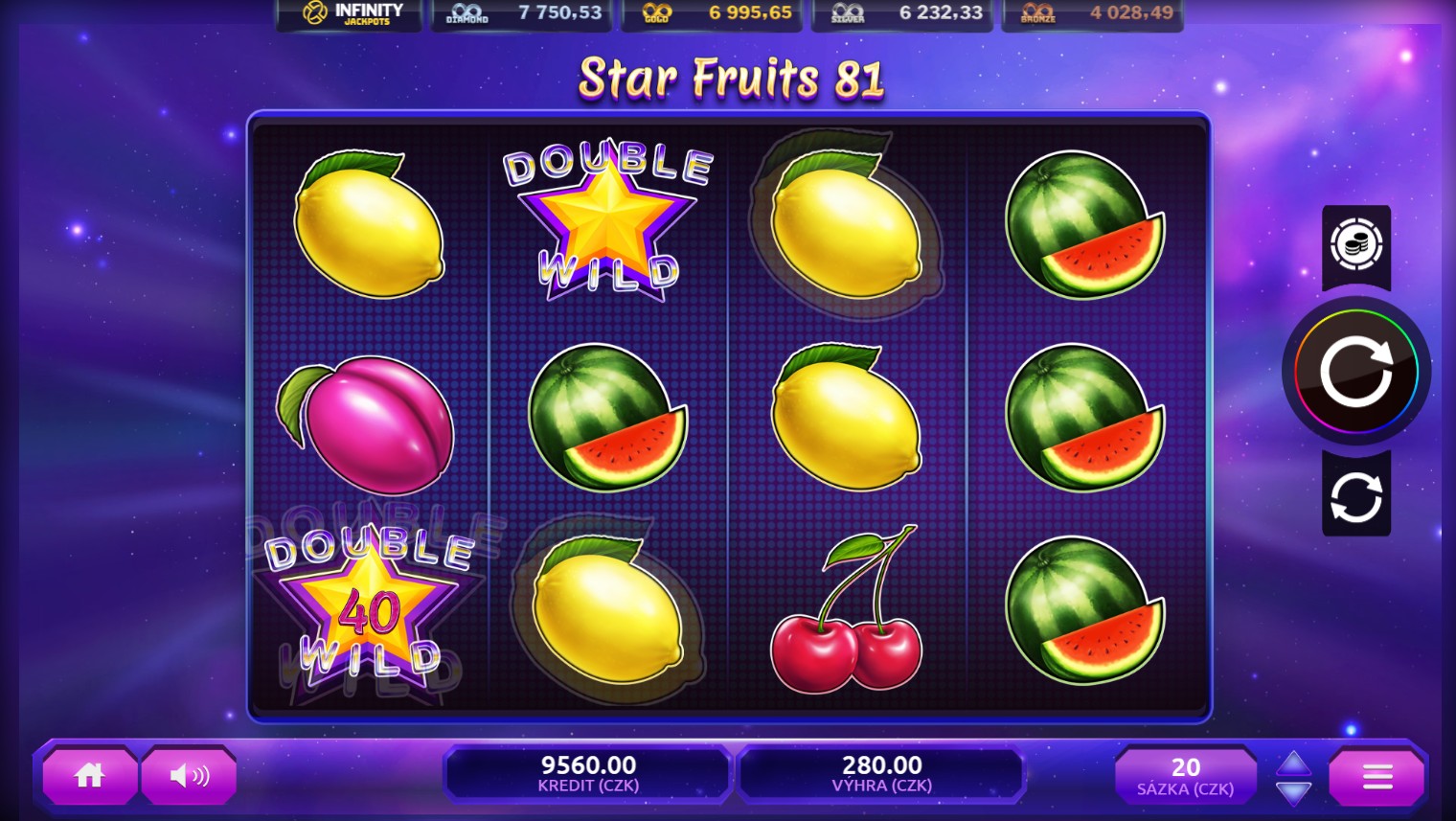The width and height of the screenshot is (1456, 821).
Task: View the Bronze jackpot details
Action: [1092, 13]
